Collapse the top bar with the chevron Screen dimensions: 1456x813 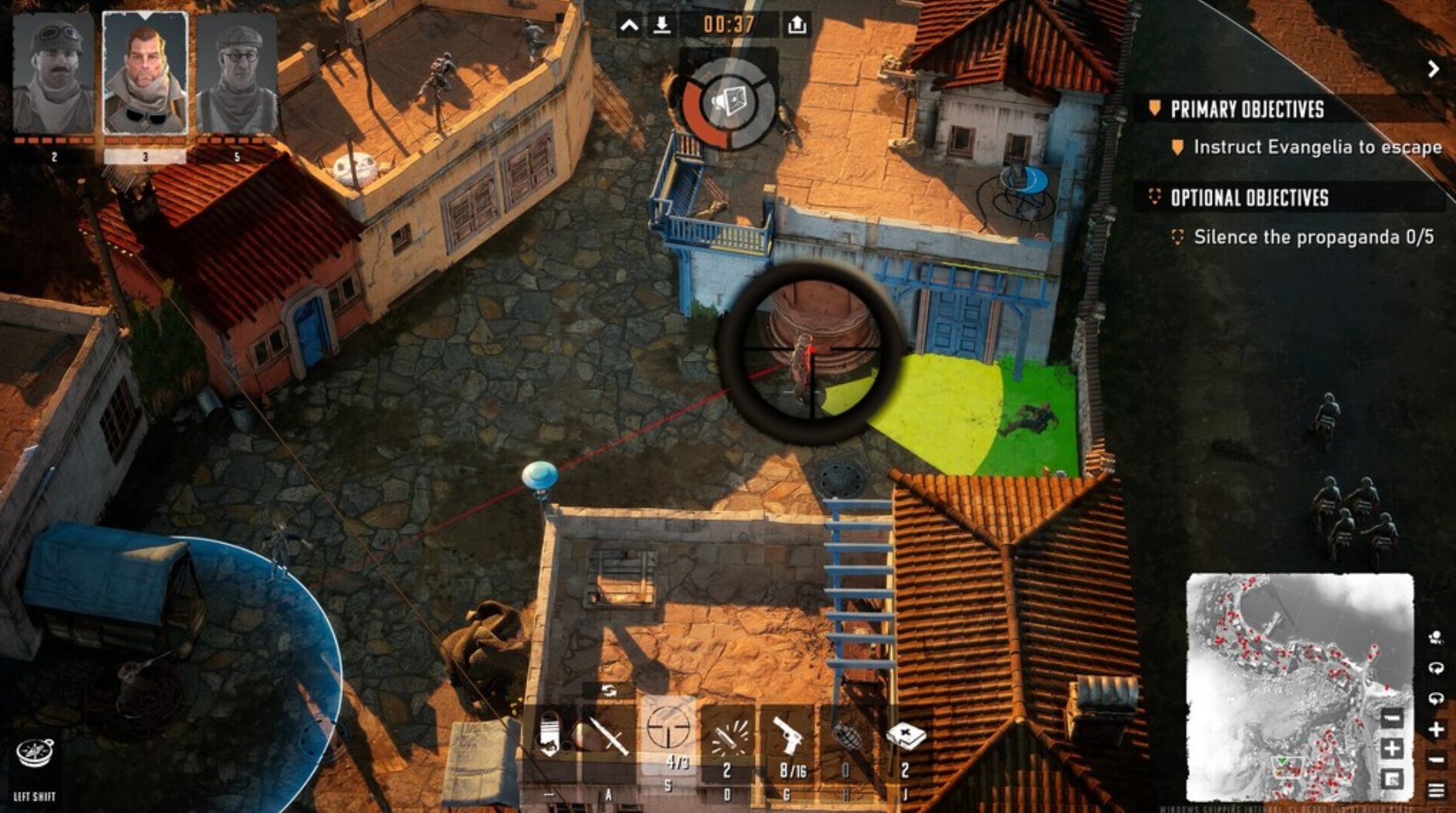(629, 26)
